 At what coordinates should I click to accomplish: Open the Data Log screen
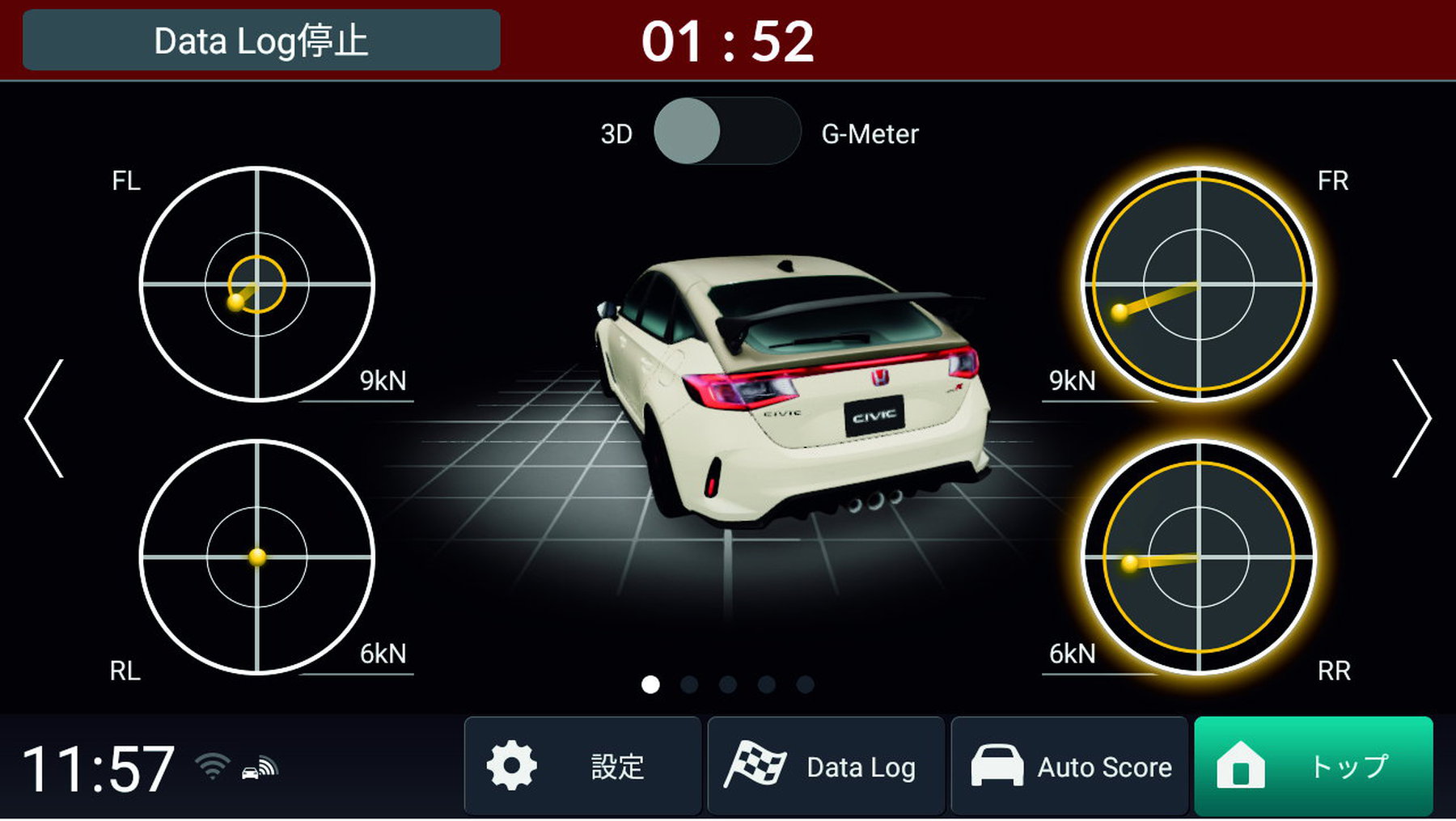[x=826, y=765]
